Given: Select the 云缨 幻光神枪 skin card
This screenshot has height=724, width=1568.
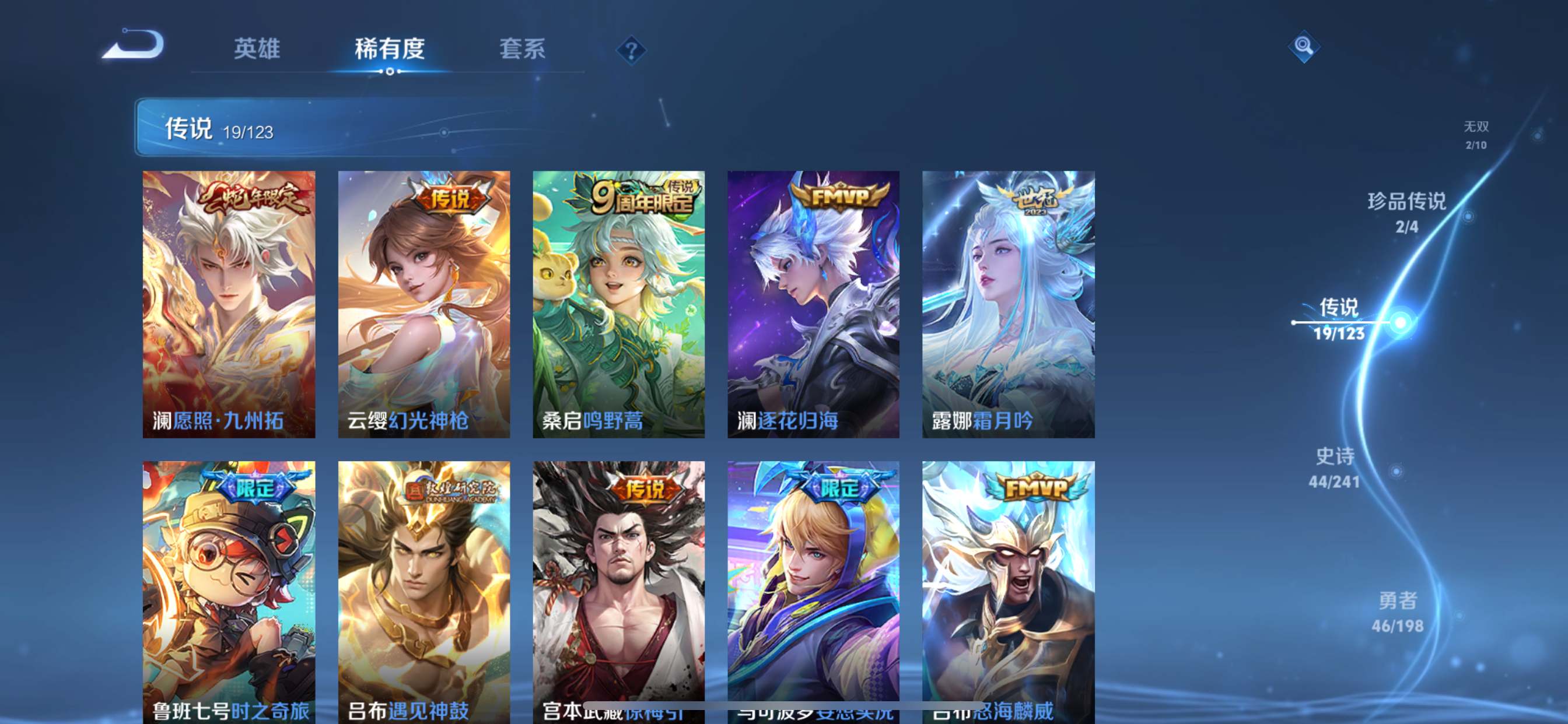Looking at the screenshot, I should pos(423,304).
